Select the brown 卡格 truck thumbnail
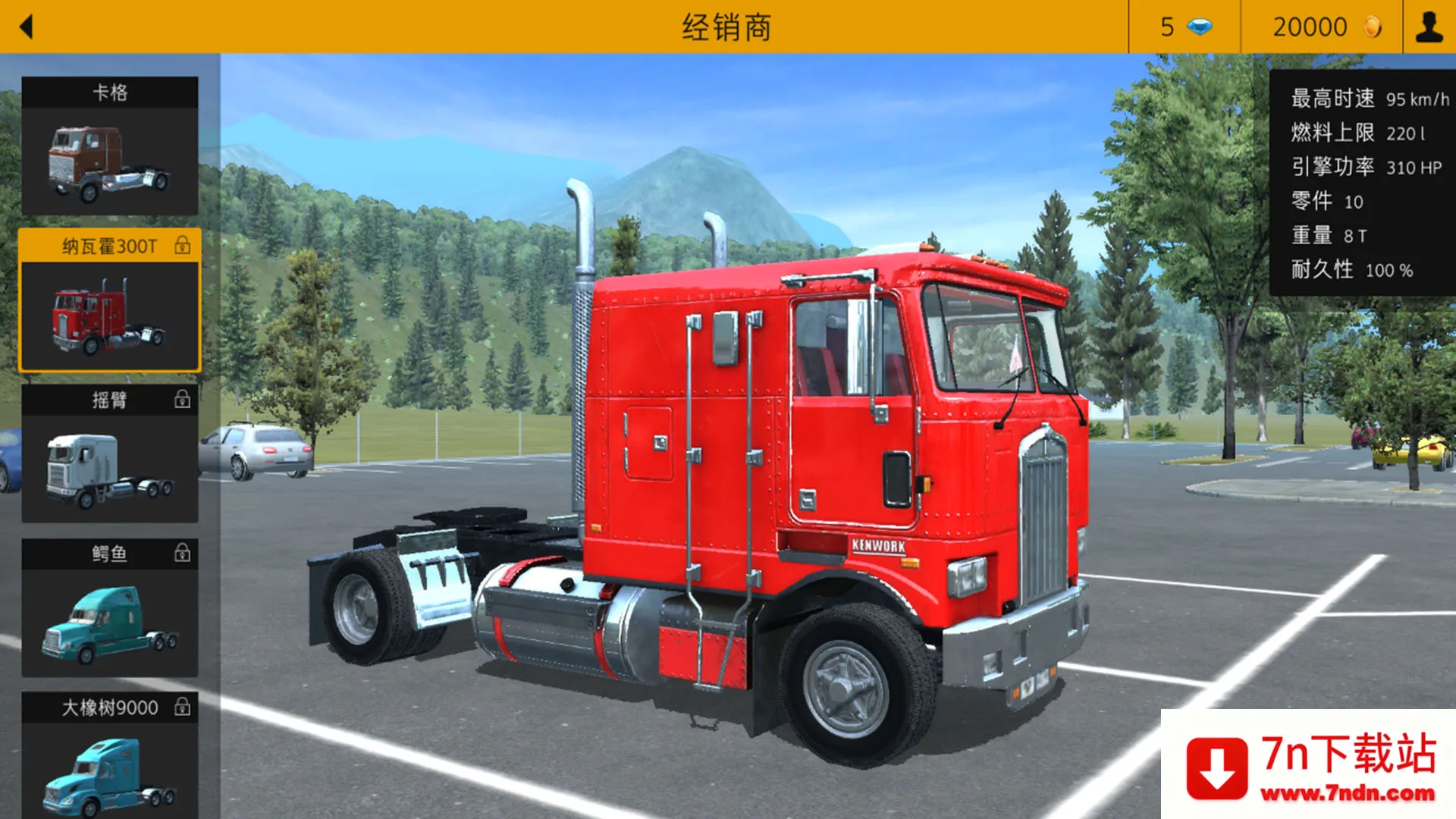Viewport: 1456px width, 819px height. [x=110, y=159]
